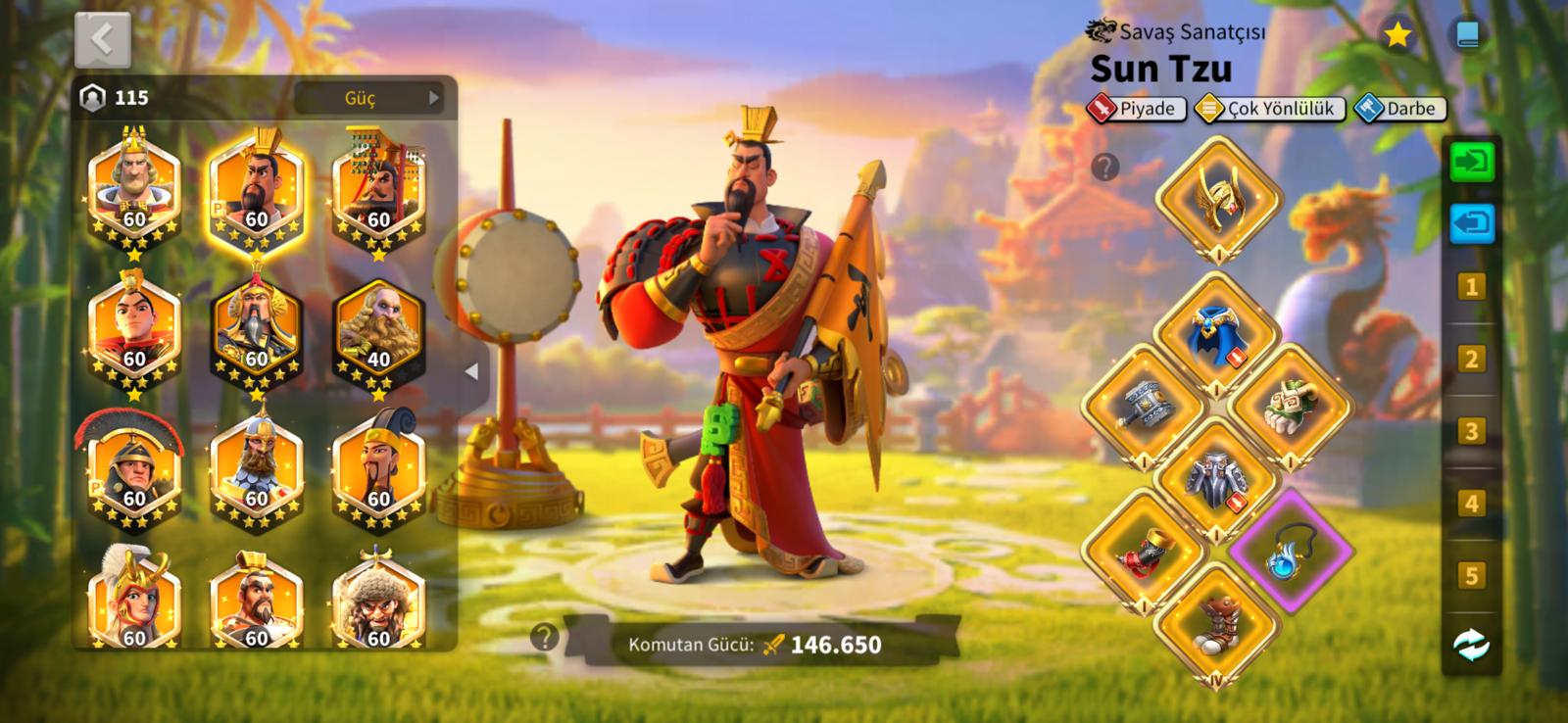
Task: Open the commander power help question mark
Action: point(544,638)
